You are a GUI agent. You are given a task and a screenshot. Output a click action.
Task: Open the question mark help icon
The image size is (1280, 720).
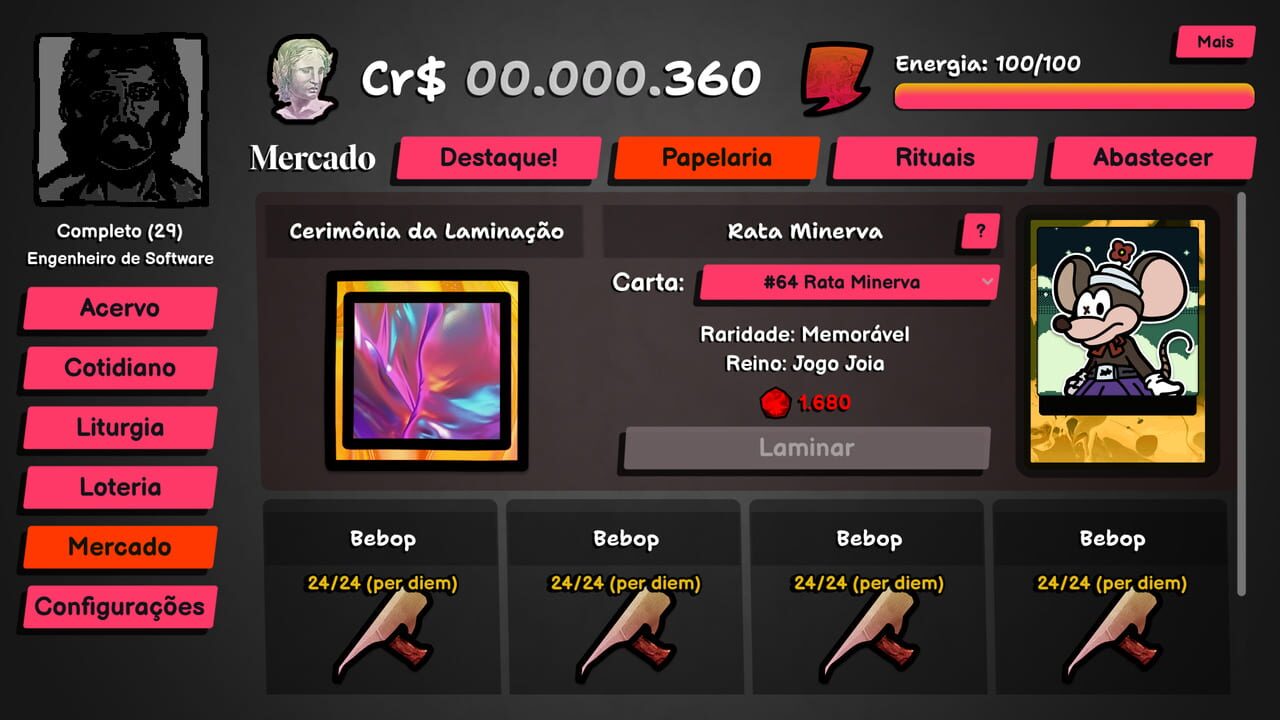[x=979, y=231]
